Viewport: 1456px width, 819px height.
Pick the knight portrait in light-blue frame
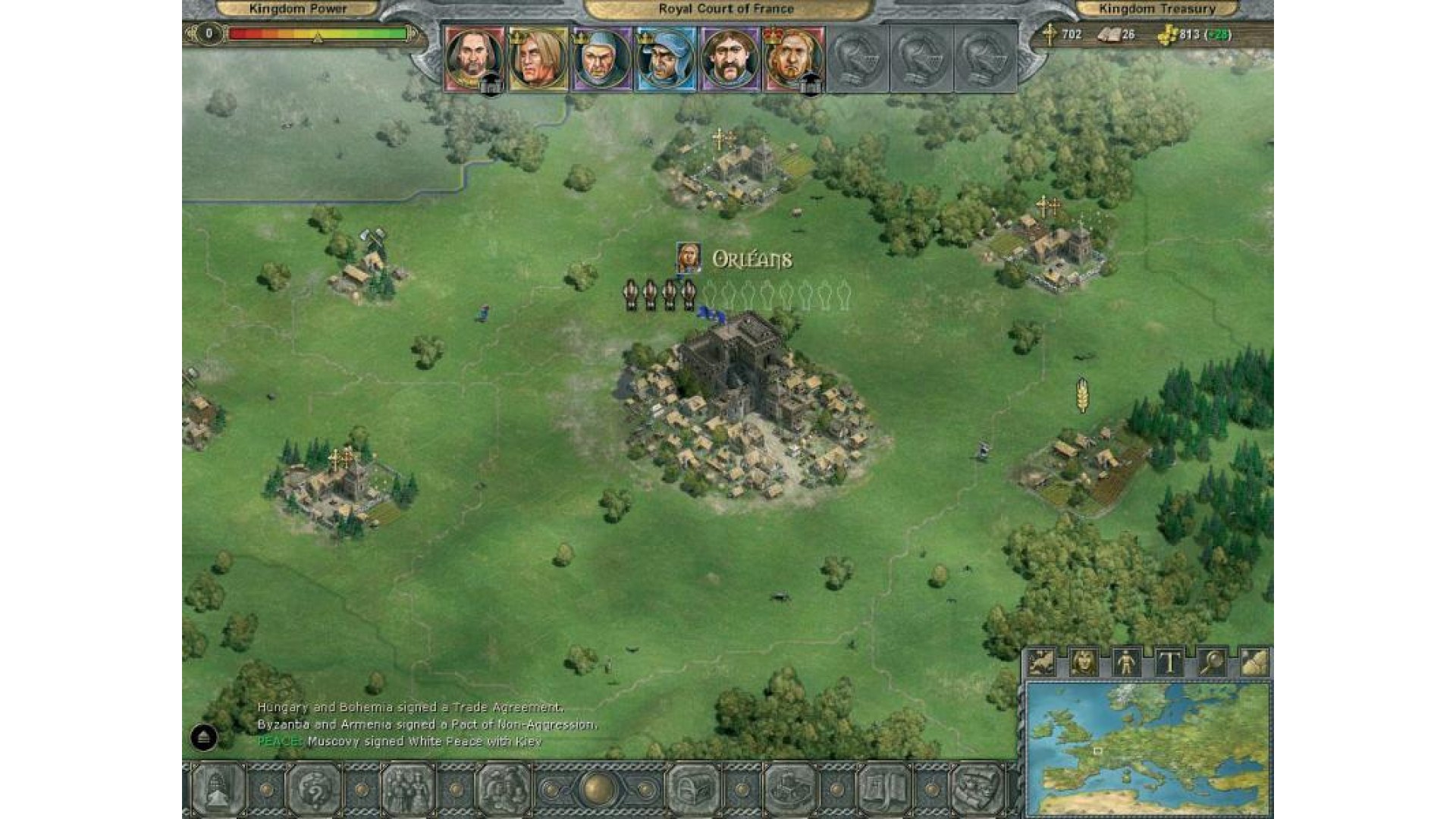(666, 59)
